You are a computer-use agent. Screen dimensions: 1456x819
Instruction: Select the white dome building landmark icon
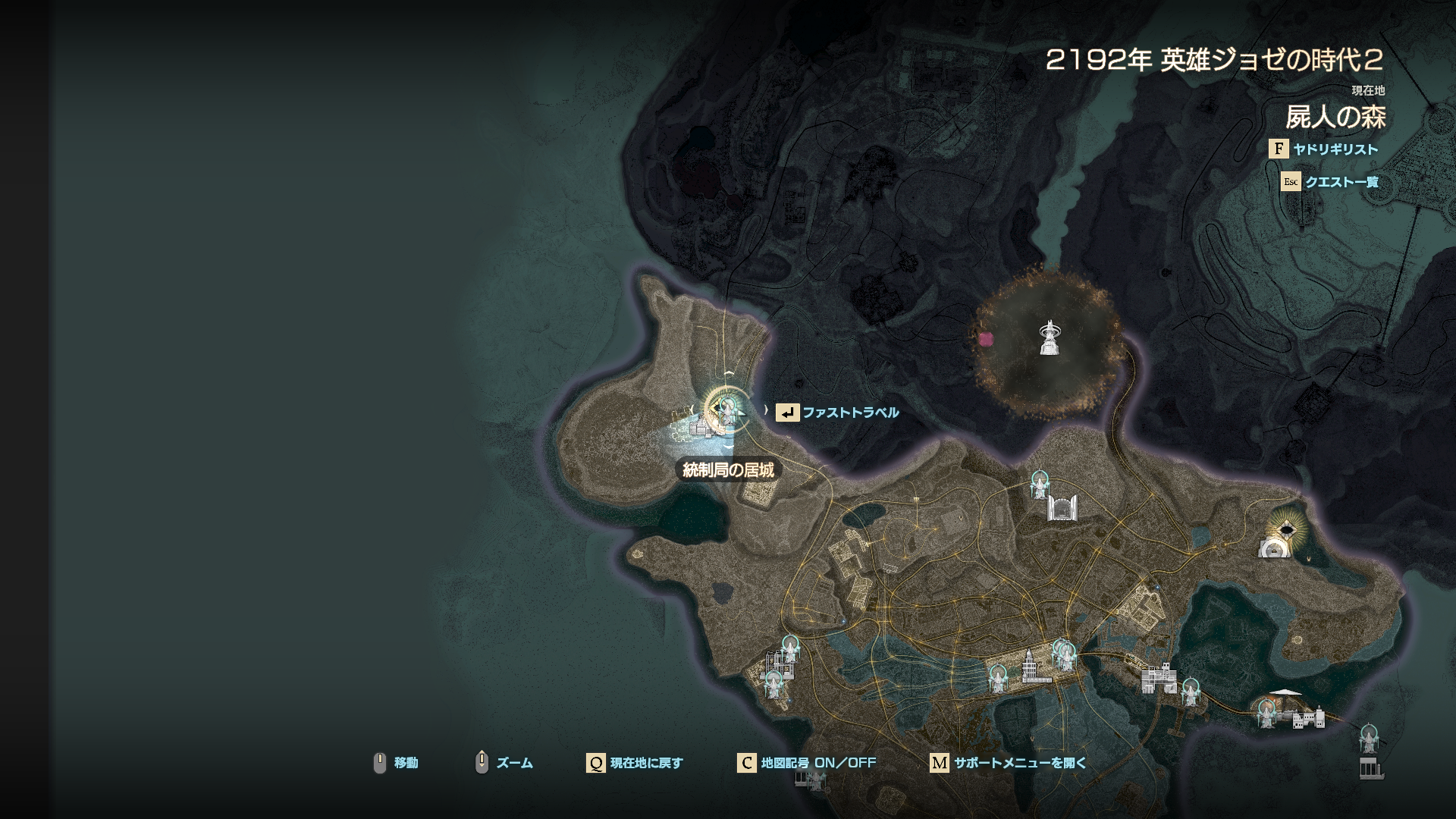(x=1274, y=549)
